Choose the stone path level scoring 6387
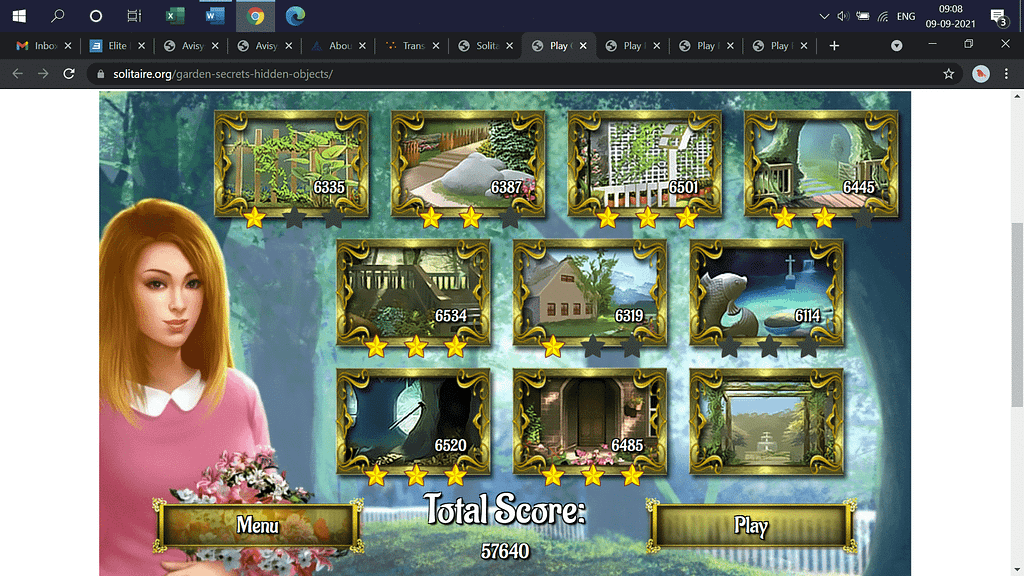1024x576 pixels. point(468,162)
